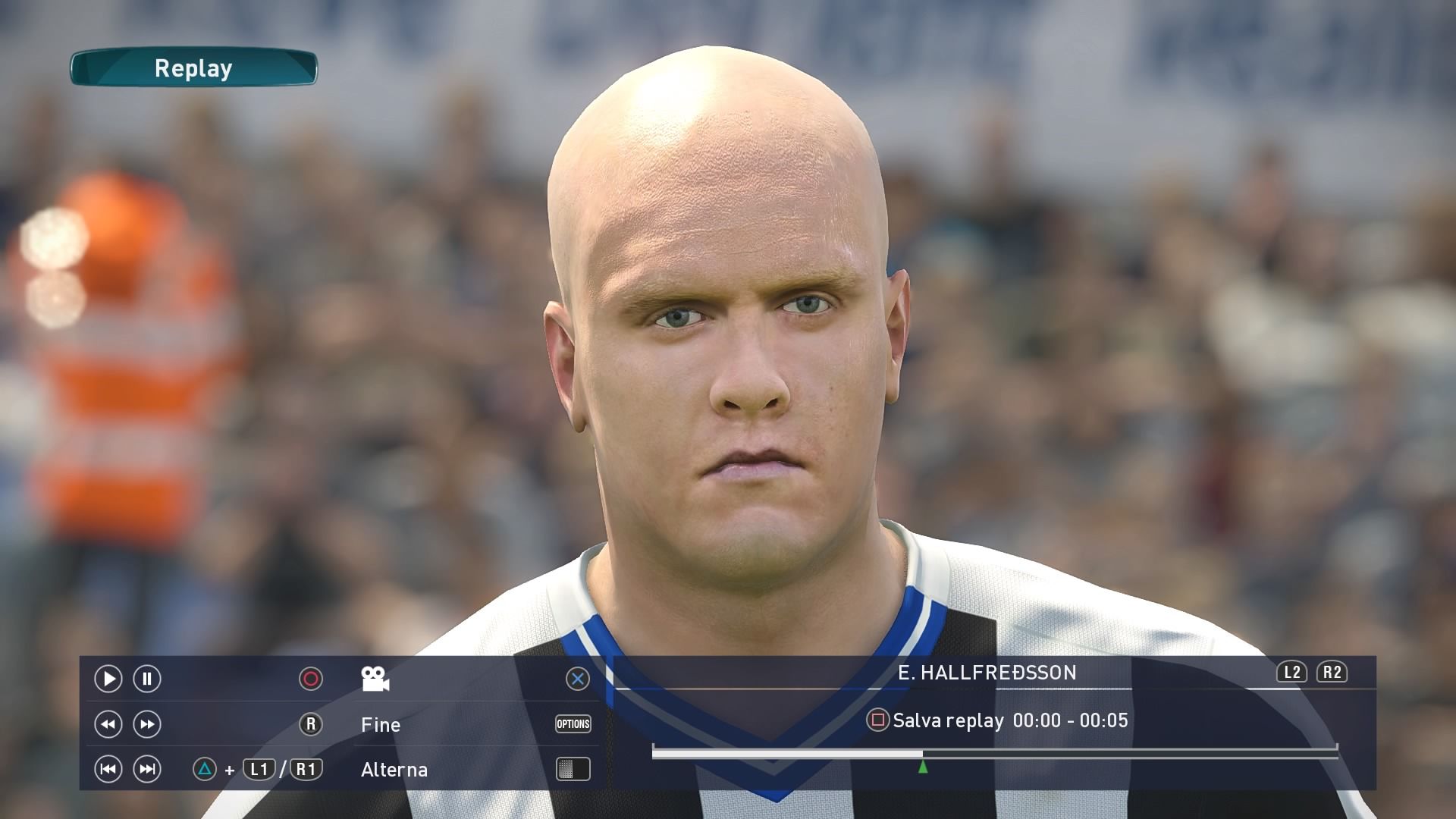Skip to the replay end
Image resolution: width=1456 pixels, height=819 pixels.
[x=147, y=770]
